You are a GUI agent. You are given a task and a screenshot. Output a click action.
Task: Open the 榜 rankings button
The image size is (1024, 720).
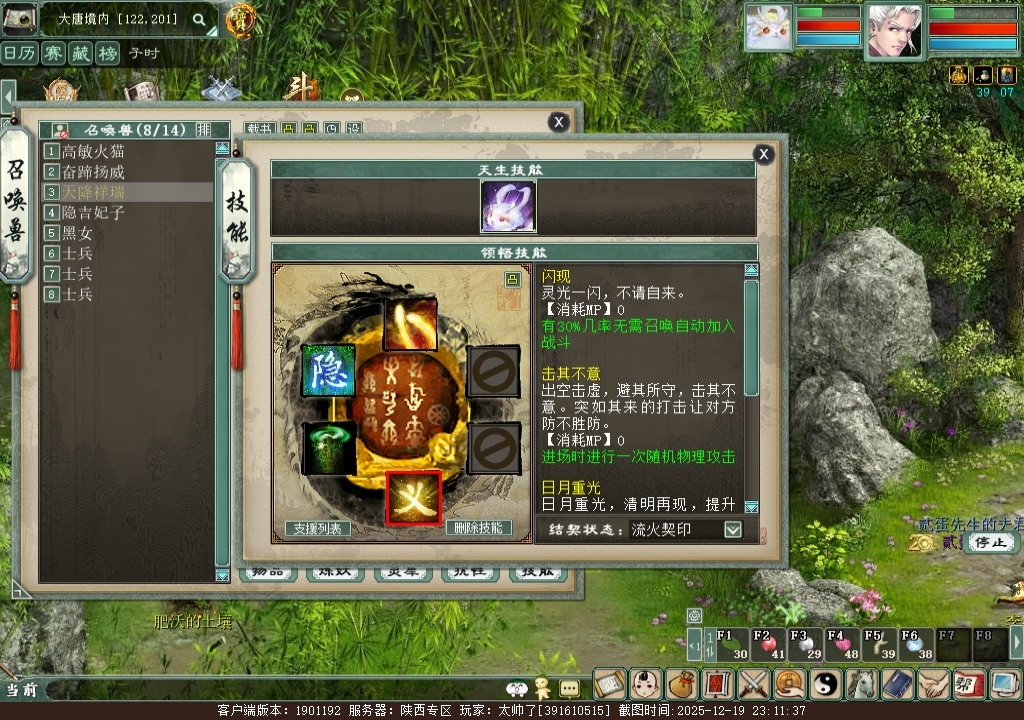click(108, 54)
